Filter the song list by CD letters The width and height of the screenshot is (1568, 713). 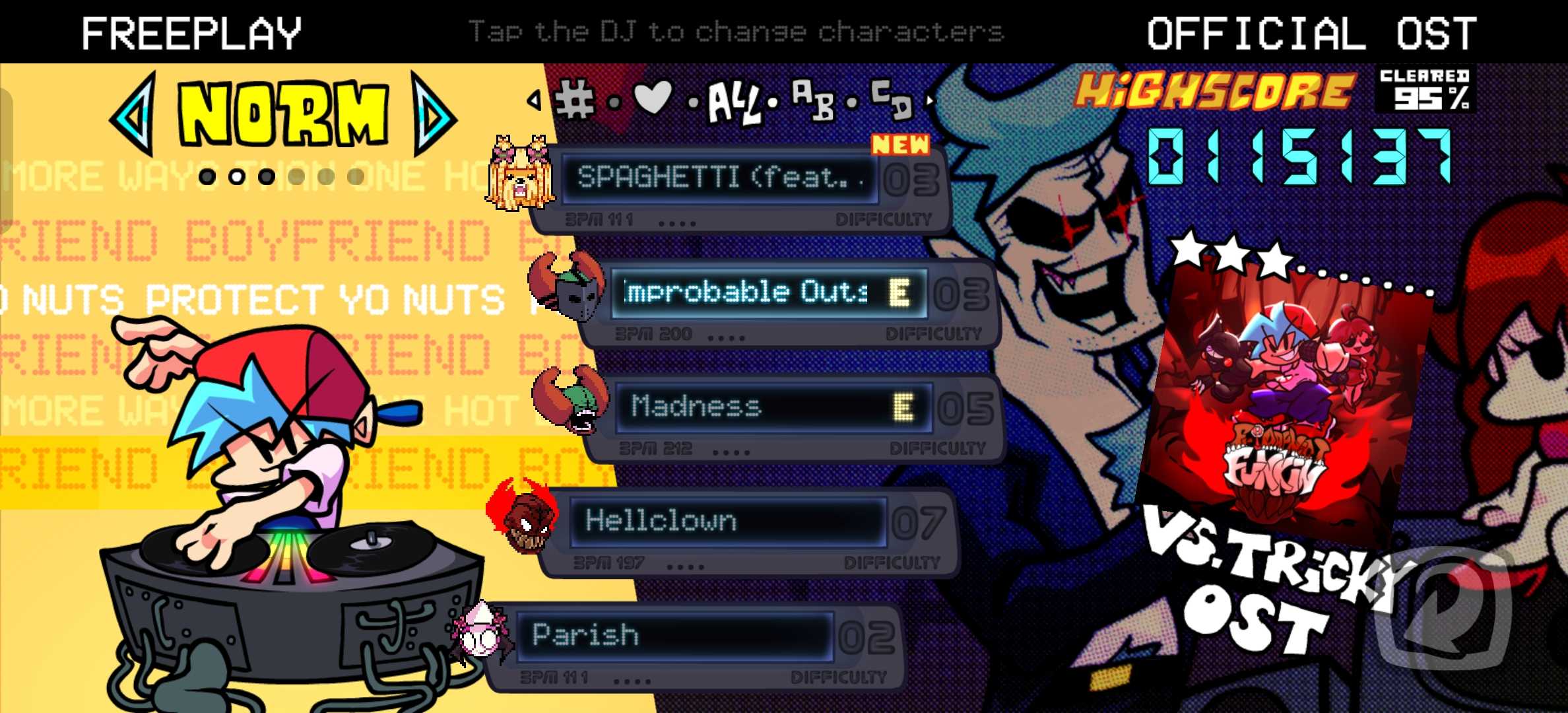[891, 99]
